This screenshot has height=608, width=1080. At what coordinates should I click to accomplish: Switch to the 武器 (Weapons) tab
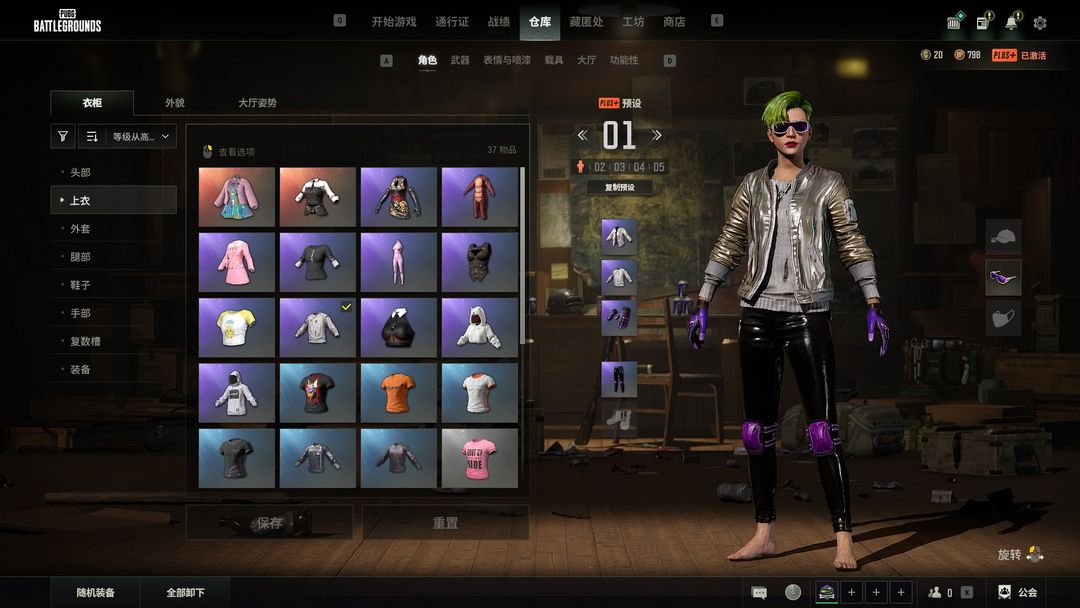[460, 60]
